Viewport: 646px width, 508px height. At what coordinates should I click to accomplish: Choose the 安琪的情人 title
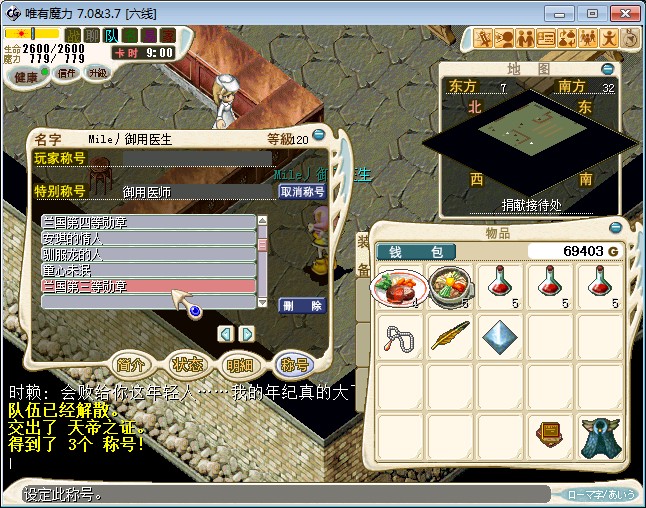click(148, 238)
